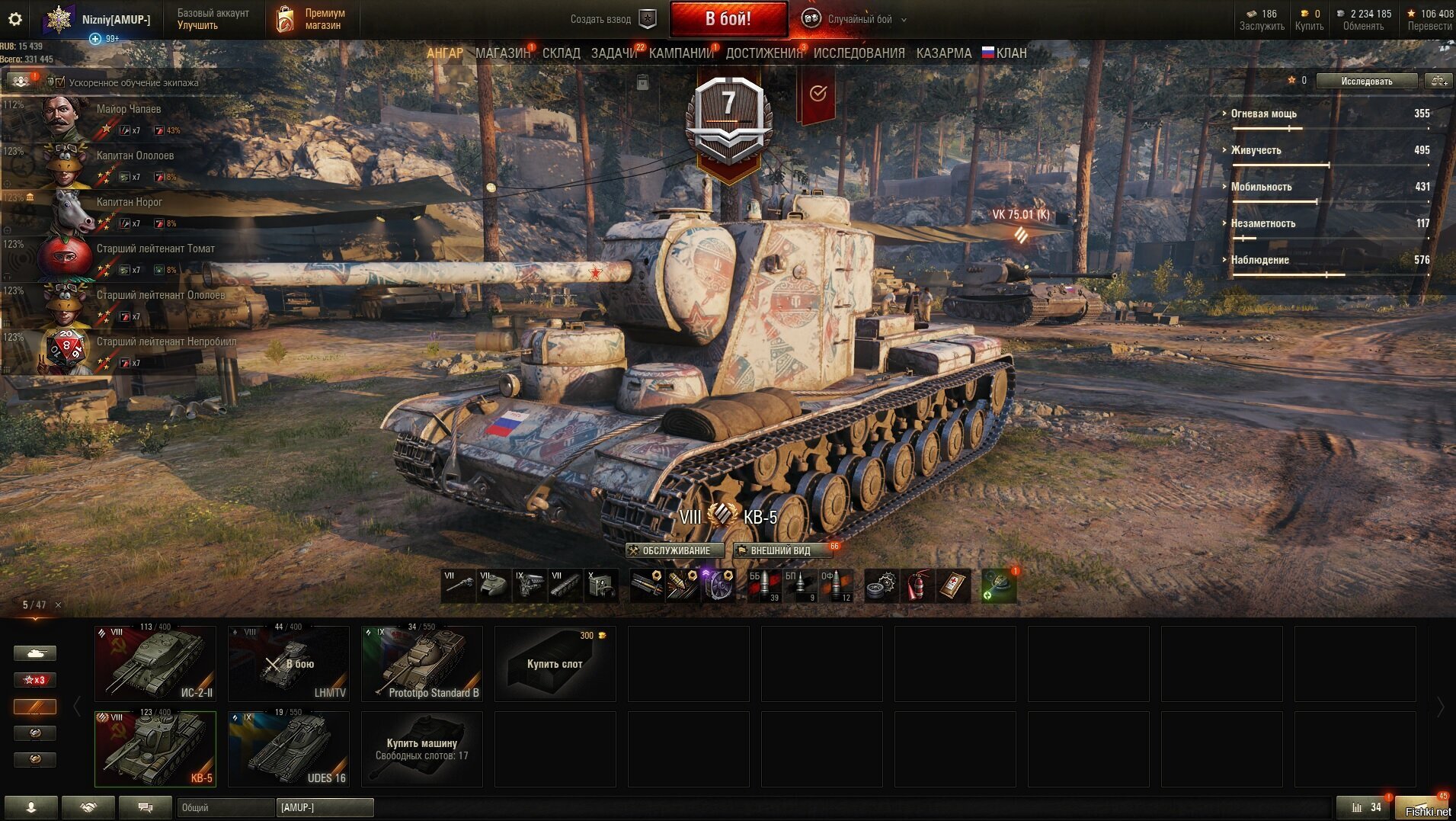1456x821 pixels.
Task: Select the ИС-2-II tank in carousel
Action: tap(155, 663)
